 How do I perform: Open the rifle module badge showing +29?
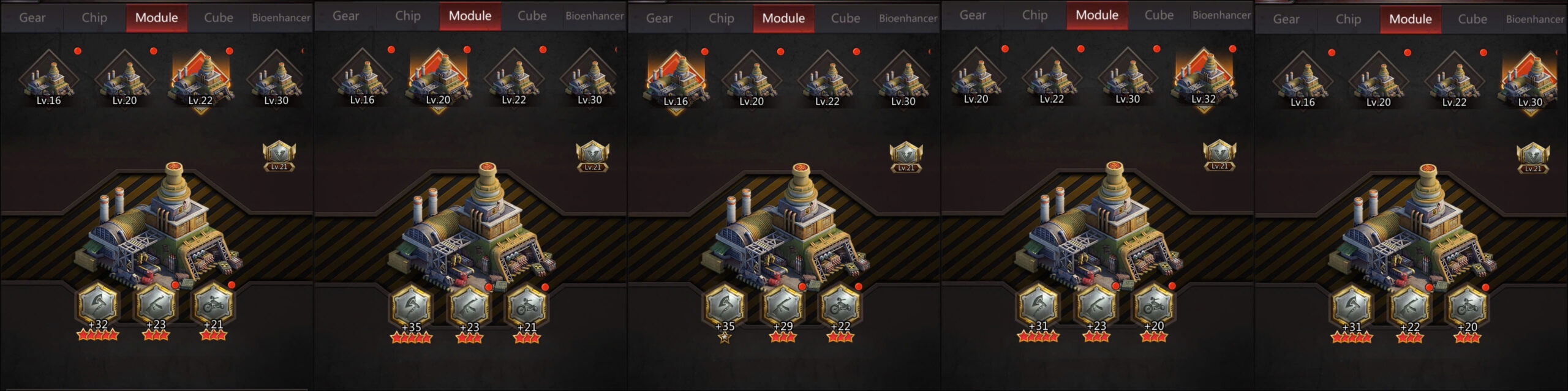[782, 306]
